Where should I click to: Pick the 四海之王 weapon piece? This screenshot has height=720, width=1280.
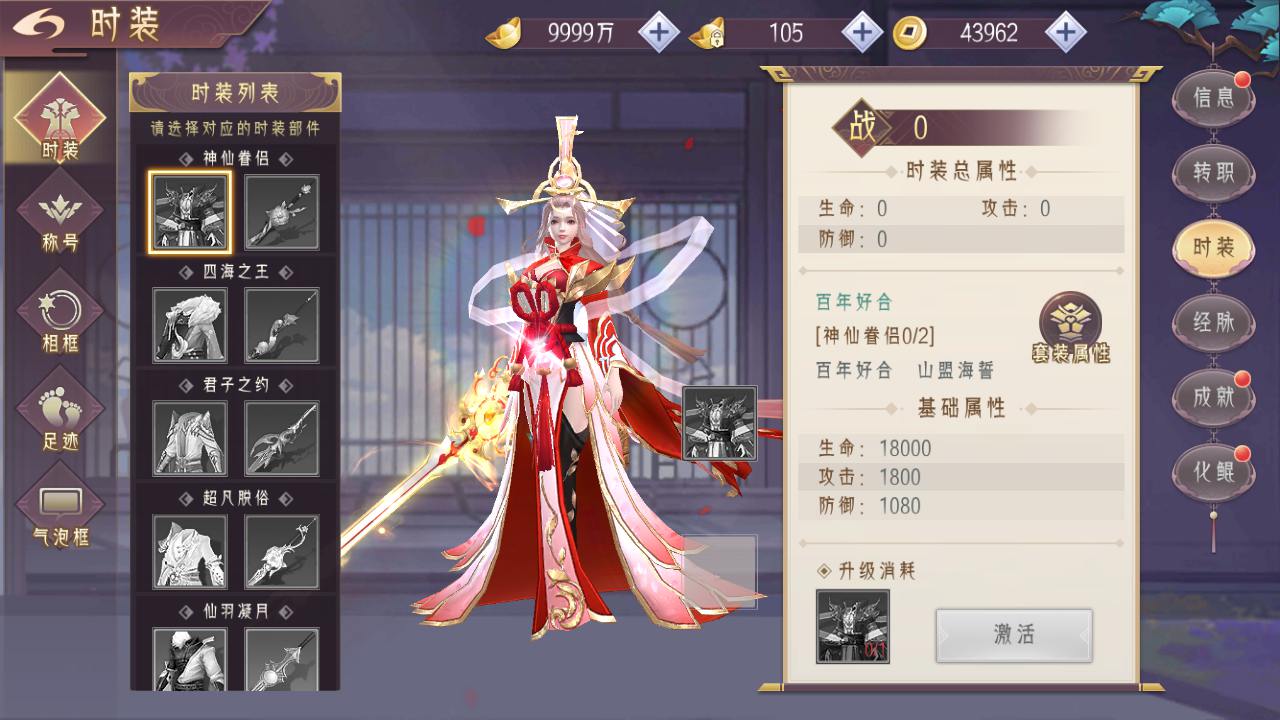pyautogui.click(x=282, y=325)
